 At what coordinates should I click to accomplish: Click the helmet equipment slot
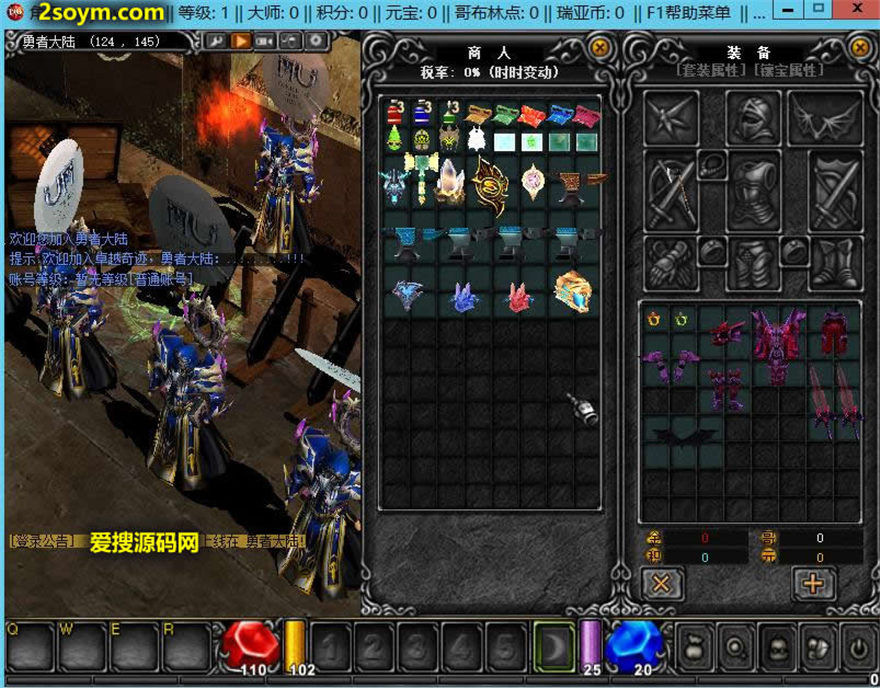753,118
